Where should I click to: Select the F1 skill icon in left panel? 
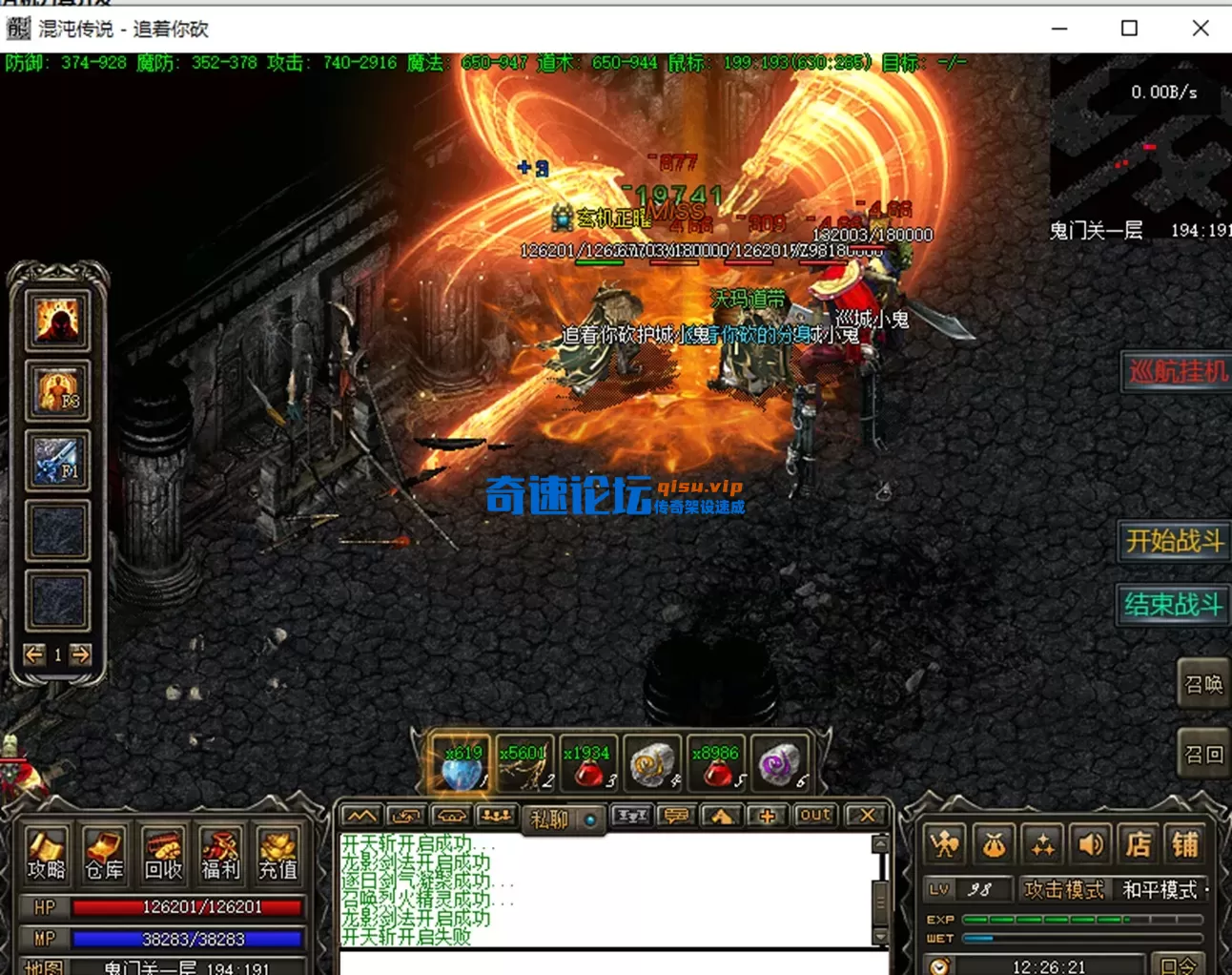[x=58, y=461]
